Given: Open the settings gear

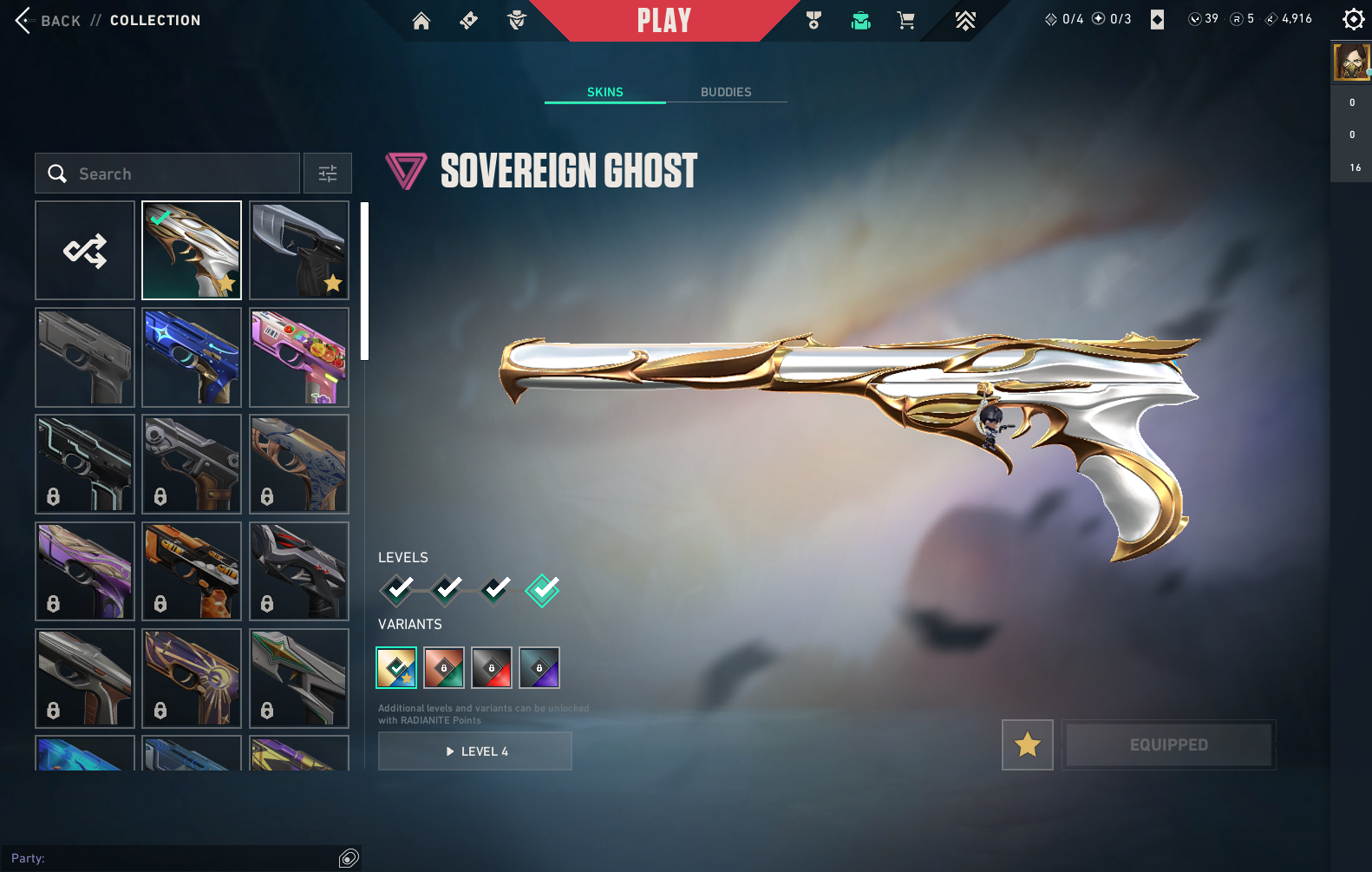Looking at the screenshot, I should (x=1353, y=19).
